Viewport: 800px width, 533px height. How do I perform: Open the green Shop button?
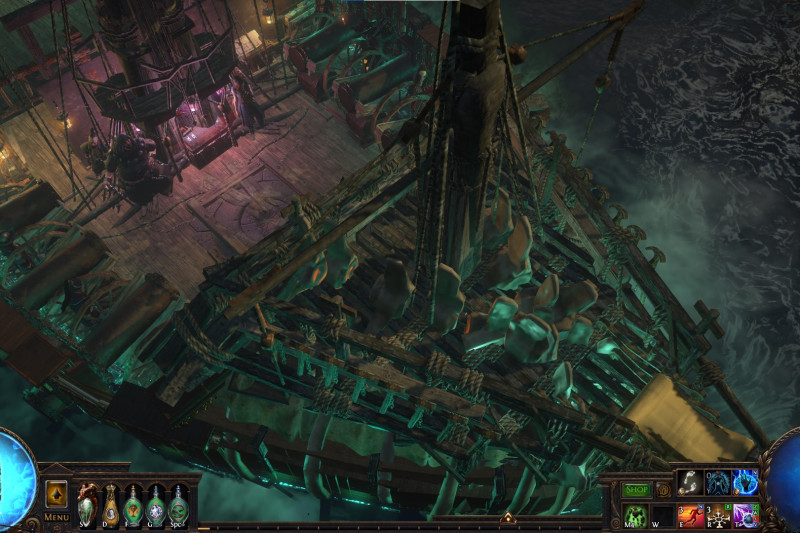637,490
